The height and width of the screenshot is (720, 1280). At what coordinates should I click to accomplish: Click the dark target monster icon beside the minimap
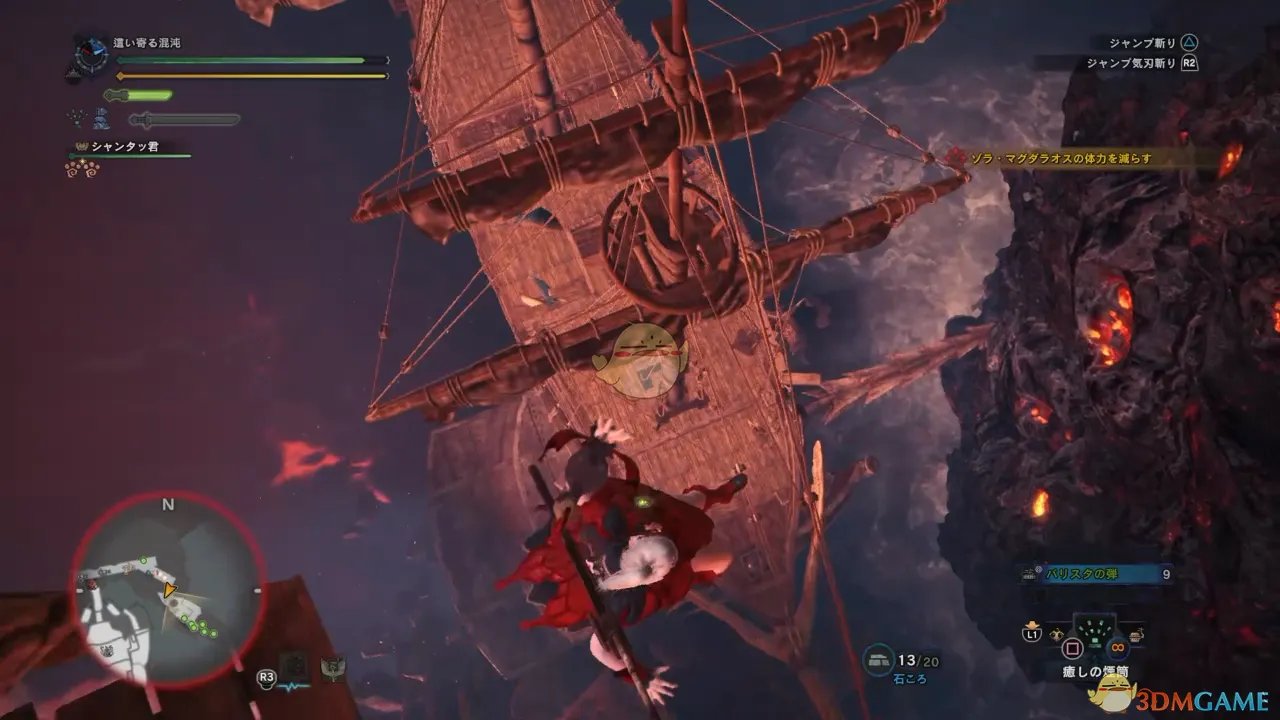point(293,664)
